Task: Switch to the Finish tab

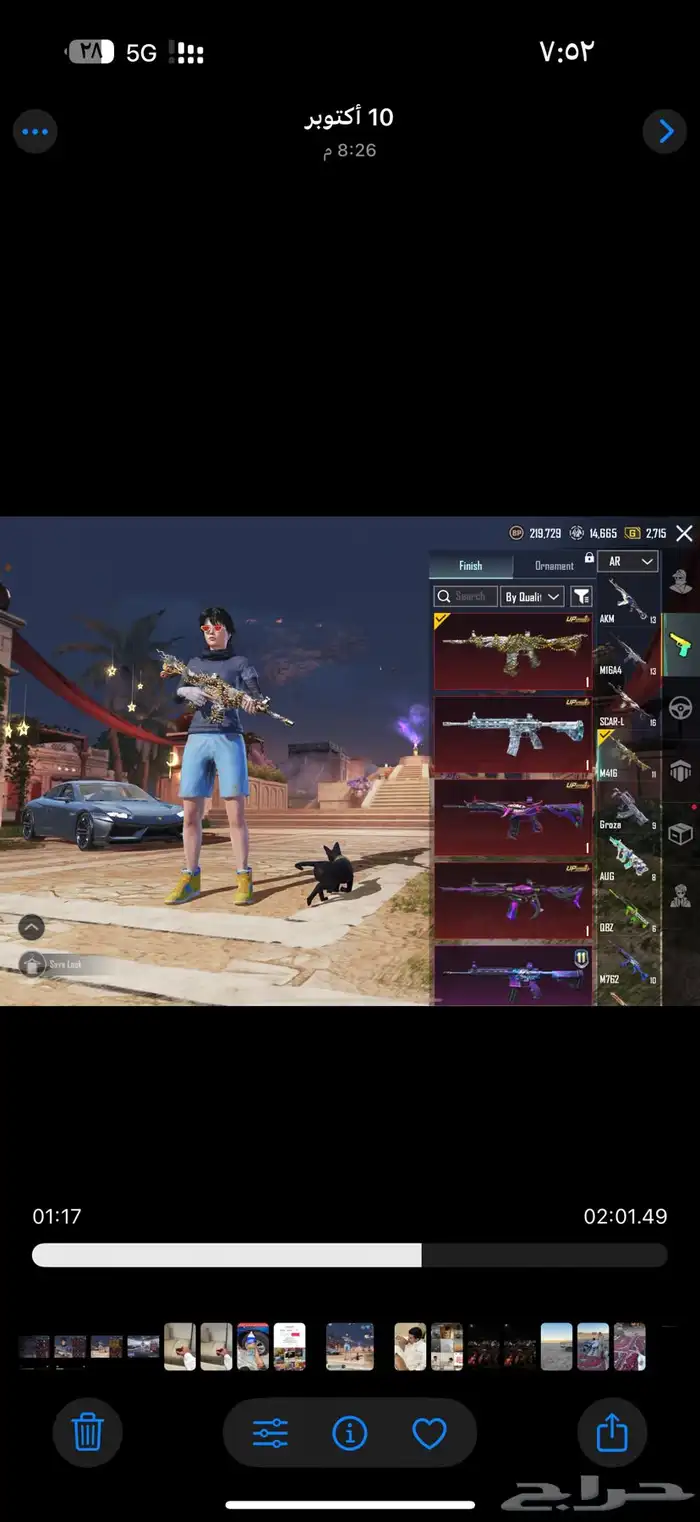Action: (470, 566)
